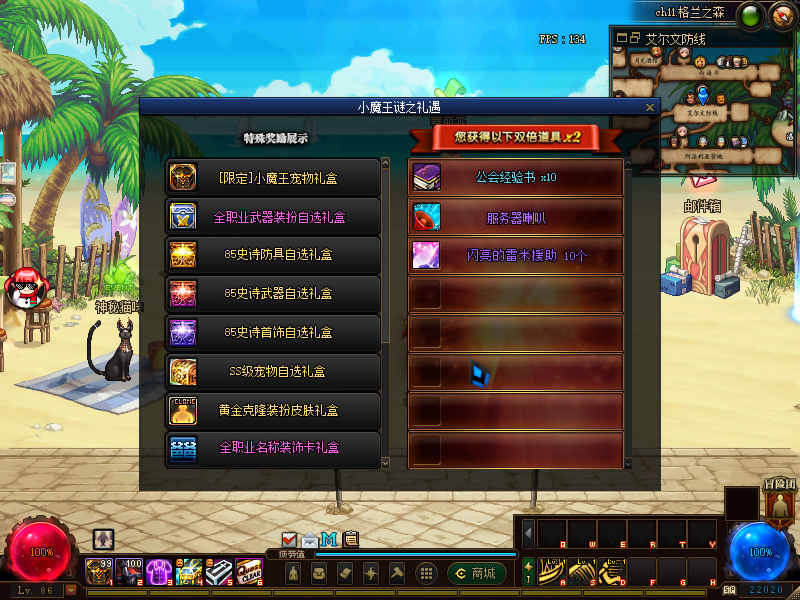This screenshot has height=600, width=800.
Task: Click the 闪亮的雷米援助 reward item
Action: pyautogui.click(x=516, y=256)
